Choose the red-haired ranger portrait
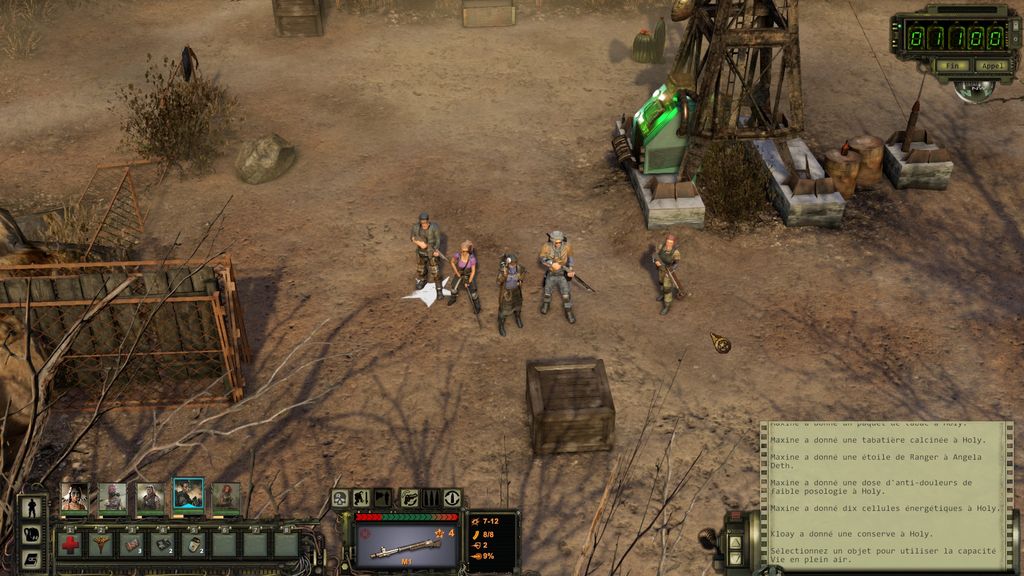The image size is (1024, 576). pyautogui.click(x=226, y=496)
